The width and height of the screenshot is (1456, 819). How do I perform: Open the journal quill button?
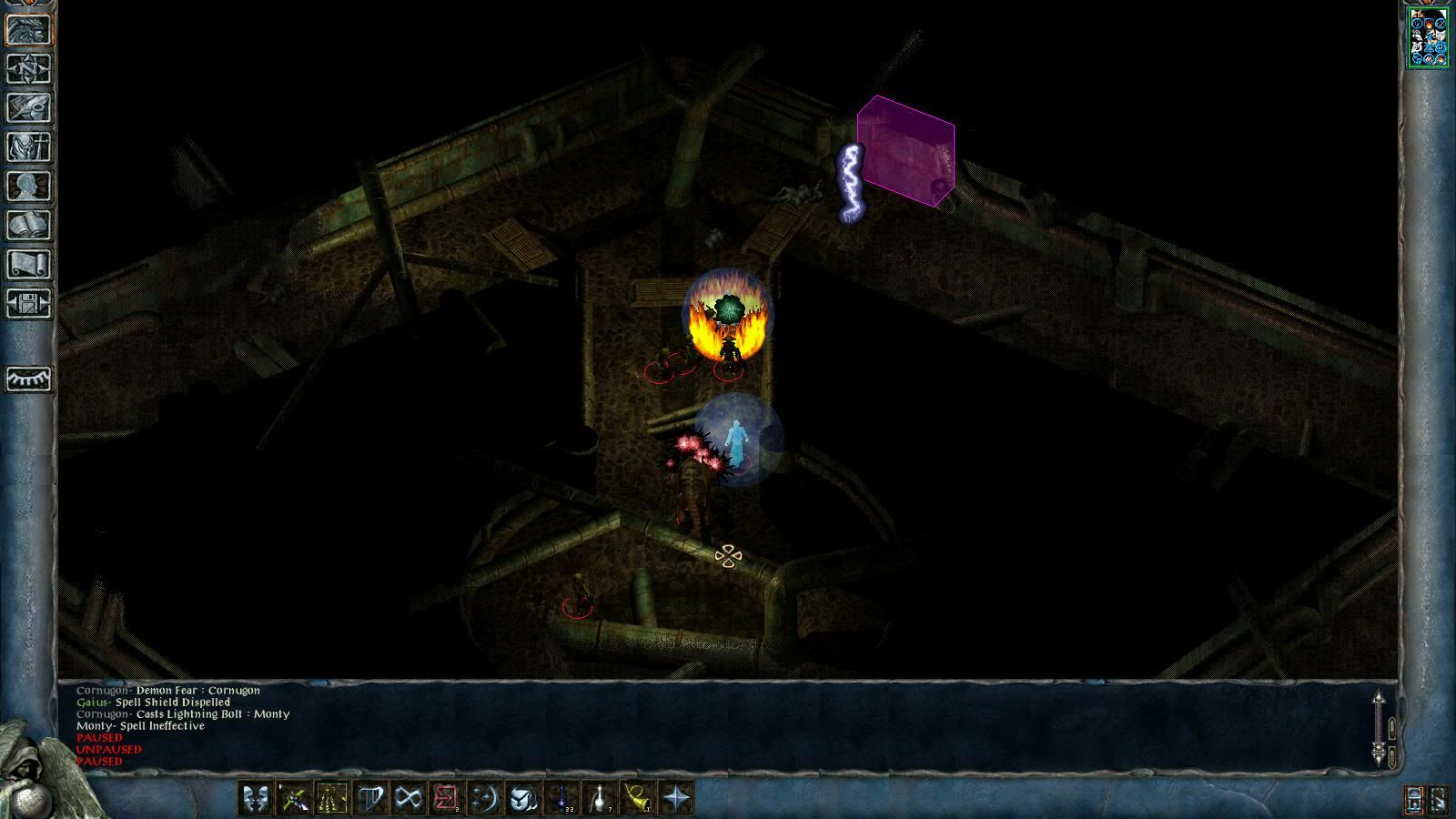point(29,107)
